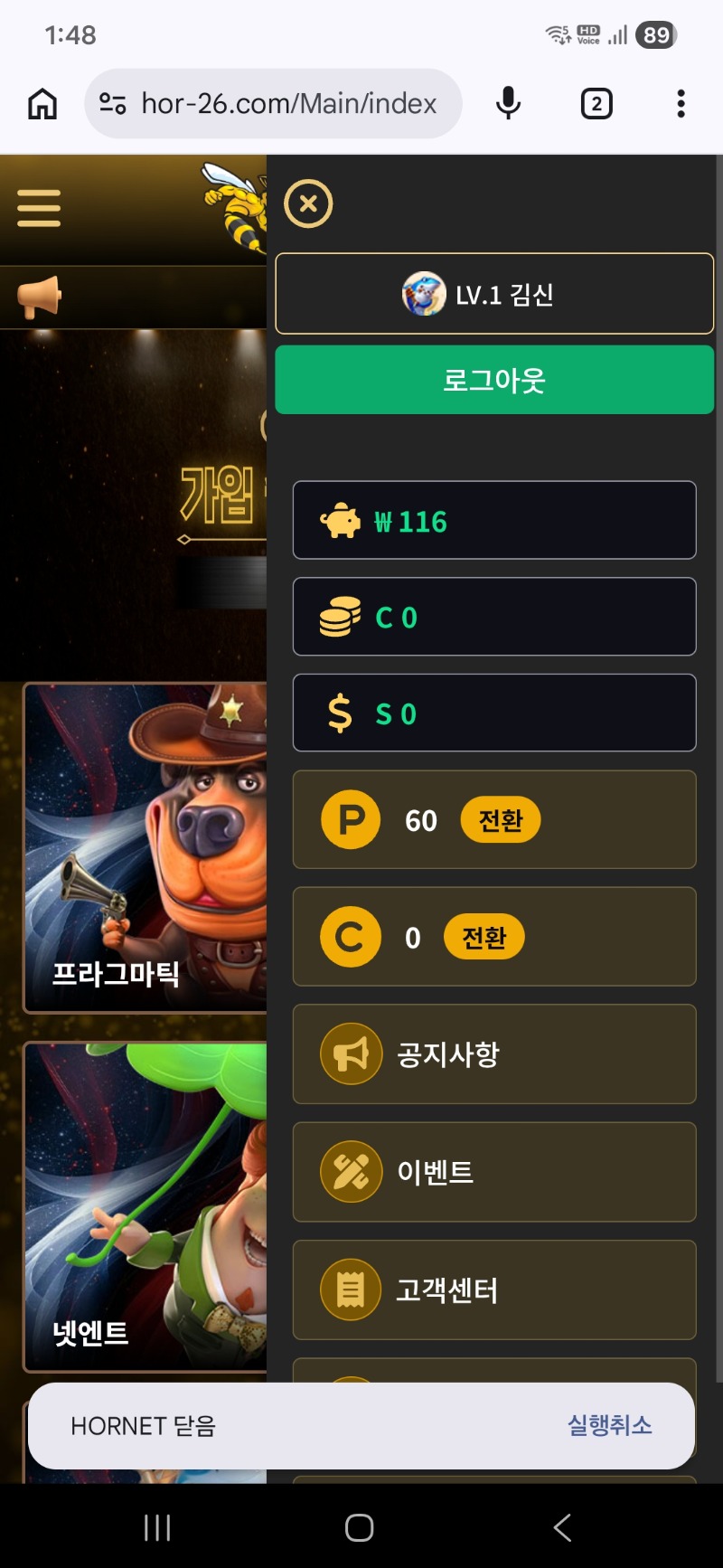Select the 프라그마틱 game provider tile
The width and height of the screenshot is (723, 1568).
pos(145,848)
